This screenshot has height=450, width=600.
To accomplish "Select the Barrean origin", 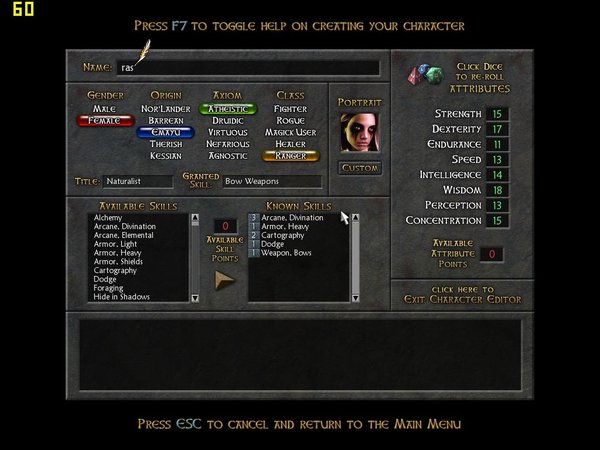I will click(x=165, y=120).
